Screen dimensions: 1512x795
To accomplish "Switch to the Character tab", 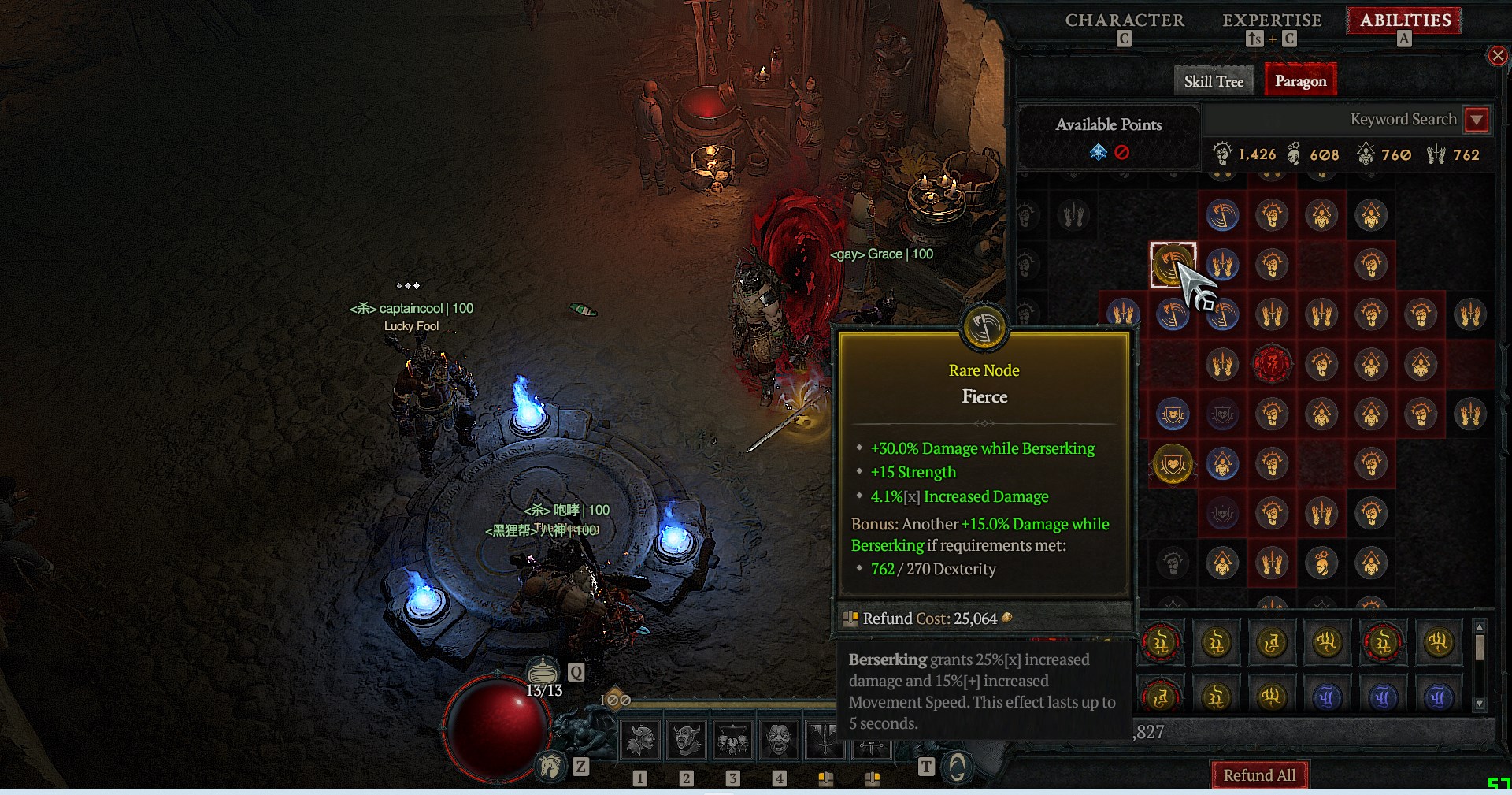I will [x=1124, y=21].
